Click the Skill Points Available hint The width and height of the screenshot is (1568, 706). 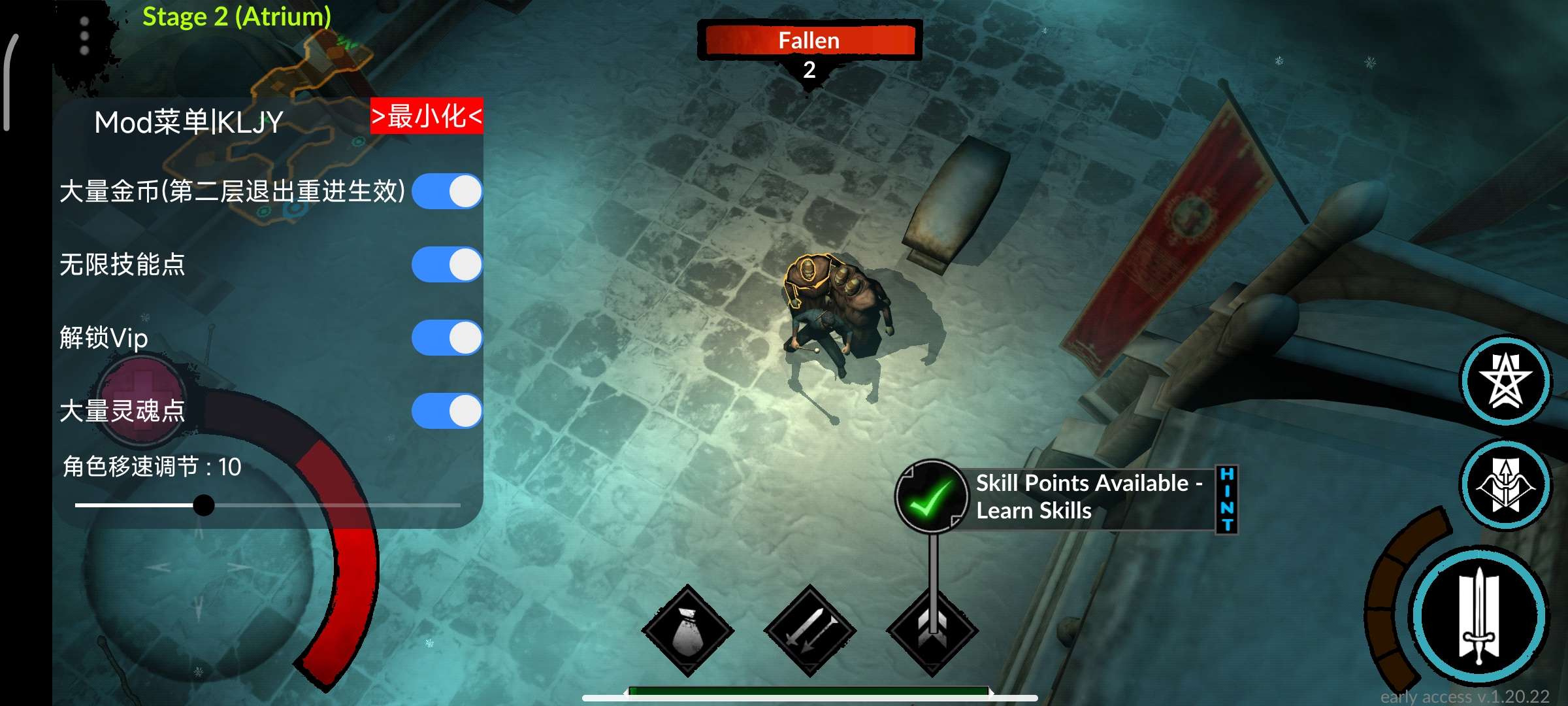click(x=1087, y=497)
